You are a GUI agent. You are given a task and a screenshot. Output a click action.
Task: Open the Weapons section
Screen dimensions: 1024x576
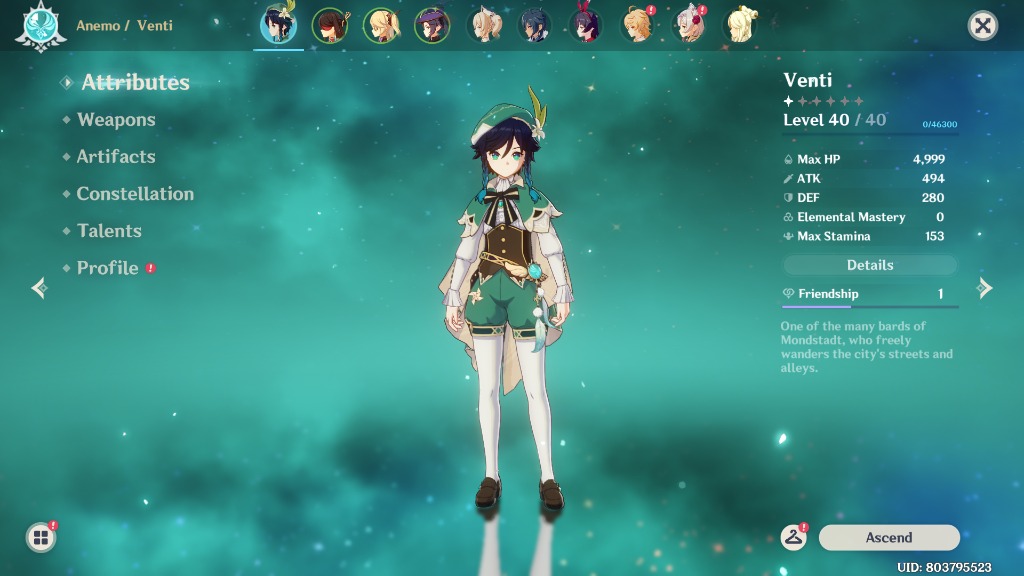click(x=116, y=120)
